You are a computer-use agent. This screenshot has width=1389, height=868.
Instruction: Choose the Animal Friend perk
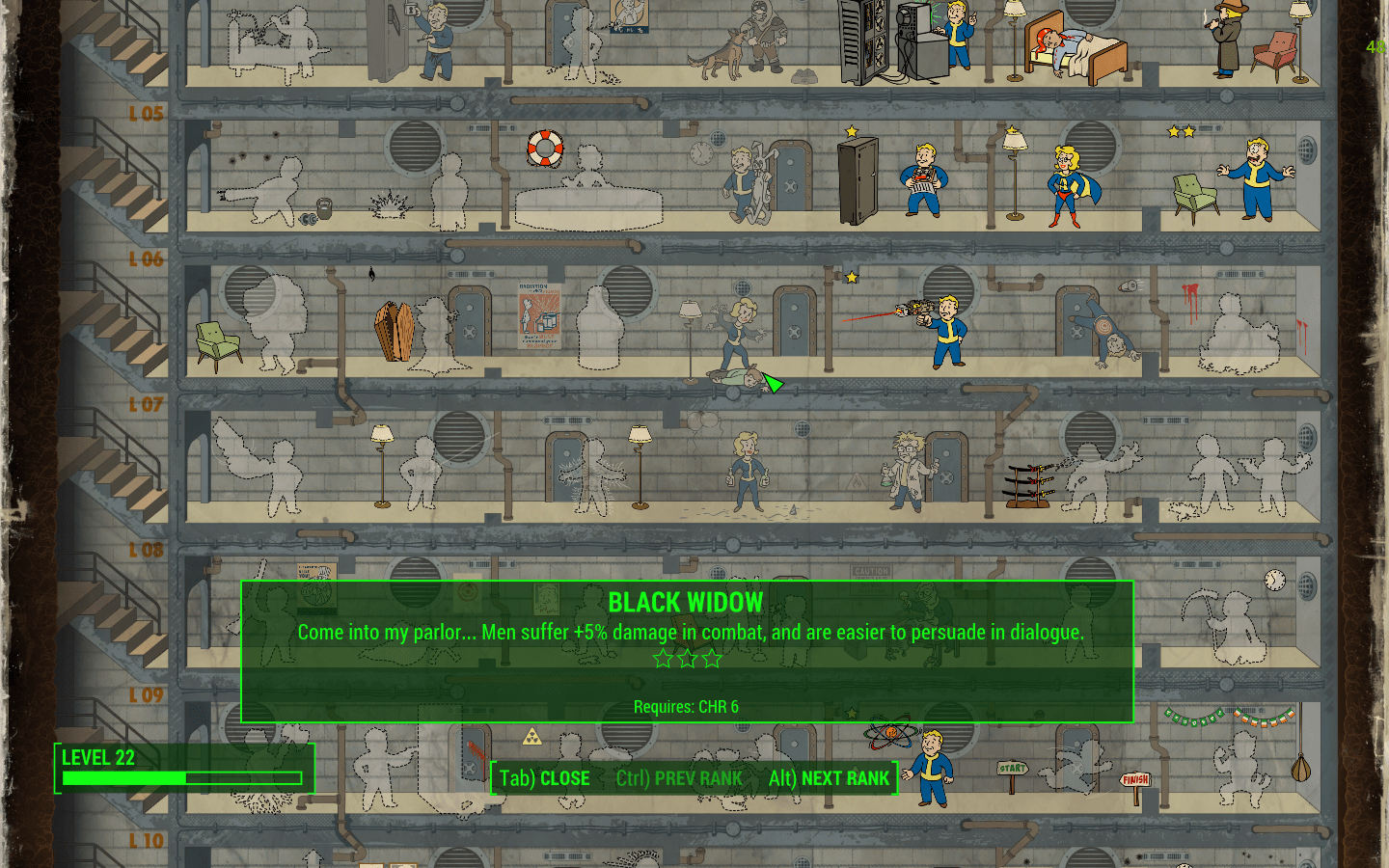tap(746, 182)
